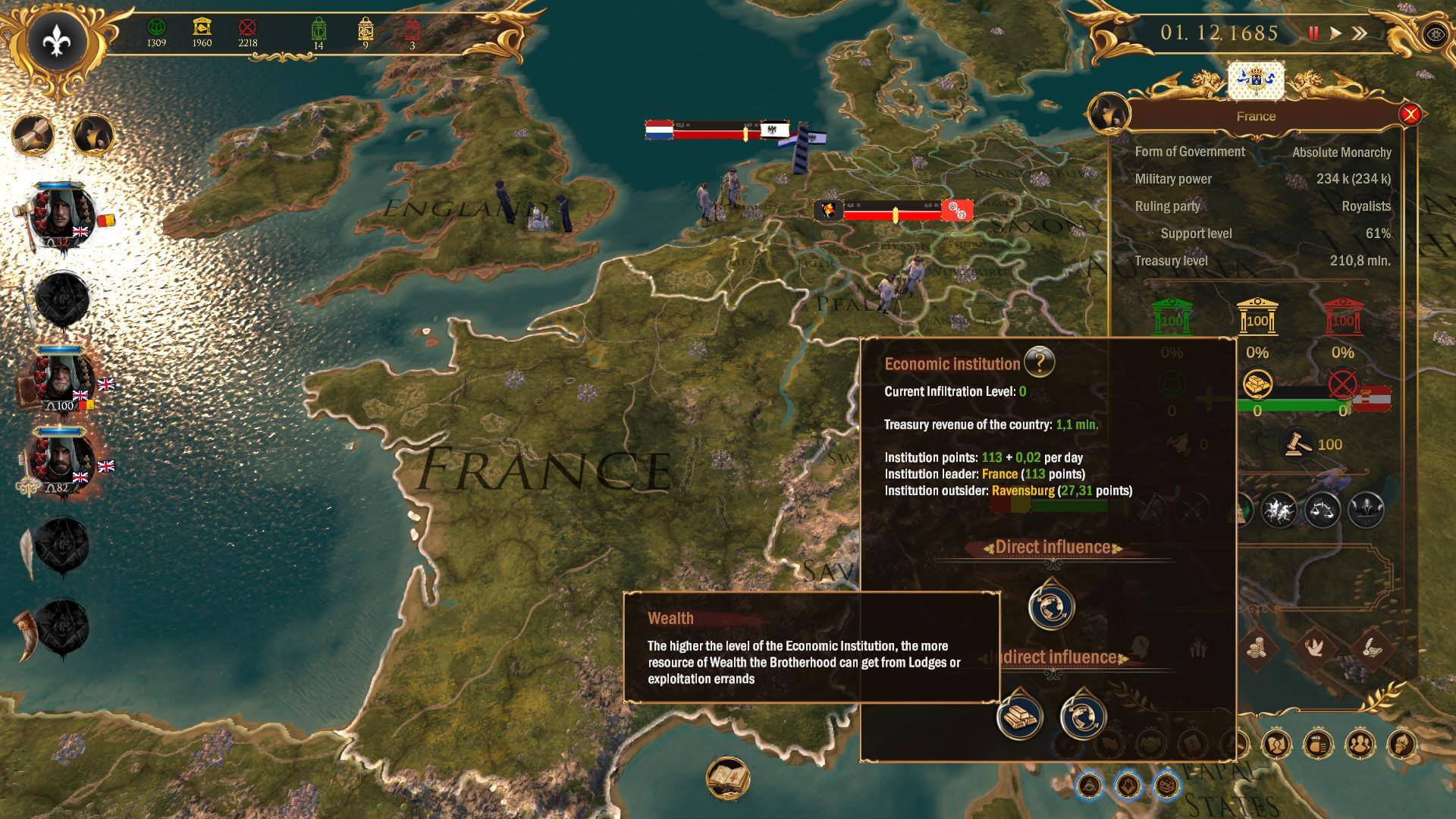Viewport: 1456px width, 819px height.
Task: Click the white dove diamond icon
Action: pyautogui.click(x=1313, y=647)
